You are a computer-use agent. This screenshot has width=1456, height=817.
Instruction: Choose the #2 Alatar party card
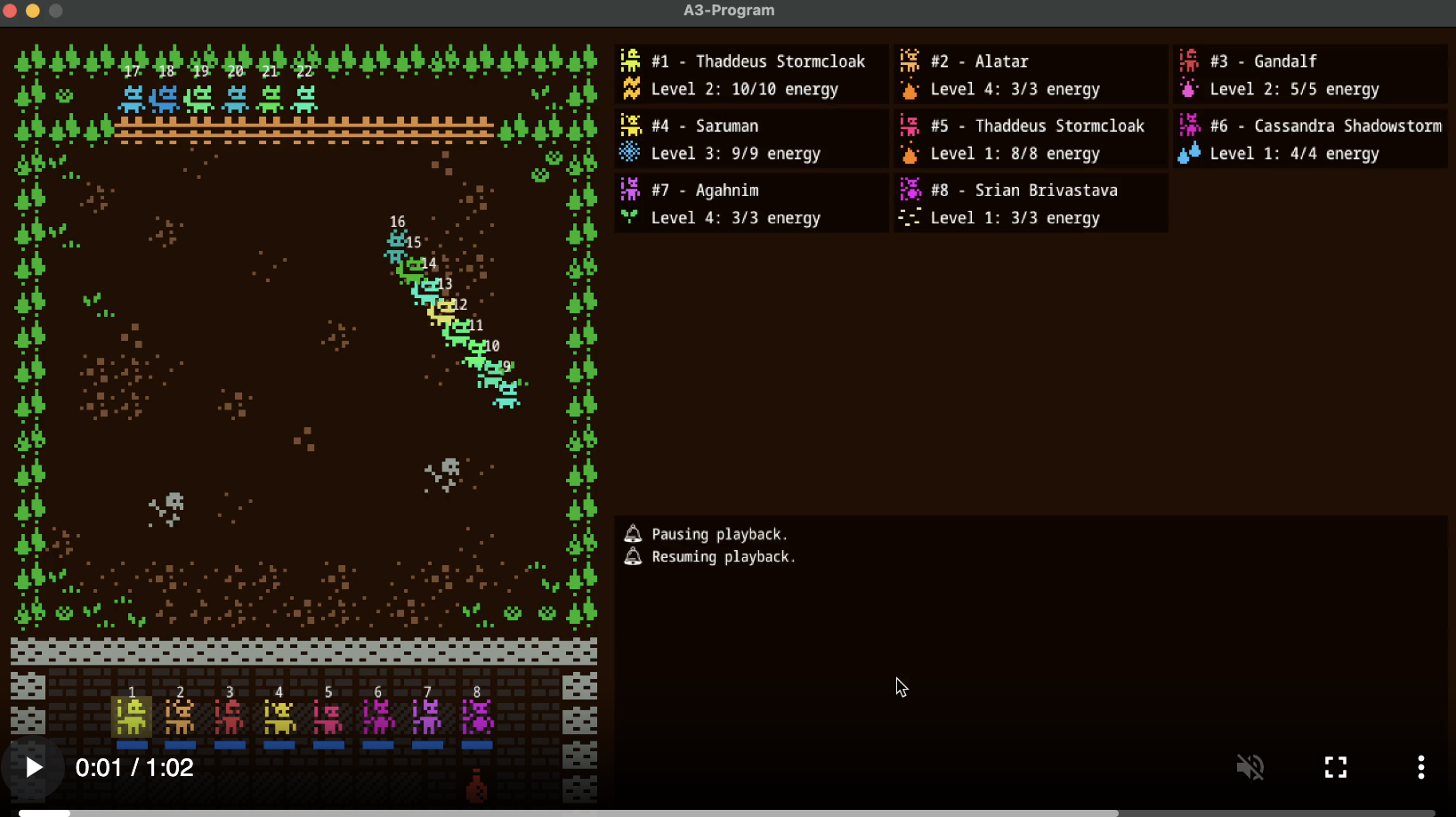[1031, 76]
